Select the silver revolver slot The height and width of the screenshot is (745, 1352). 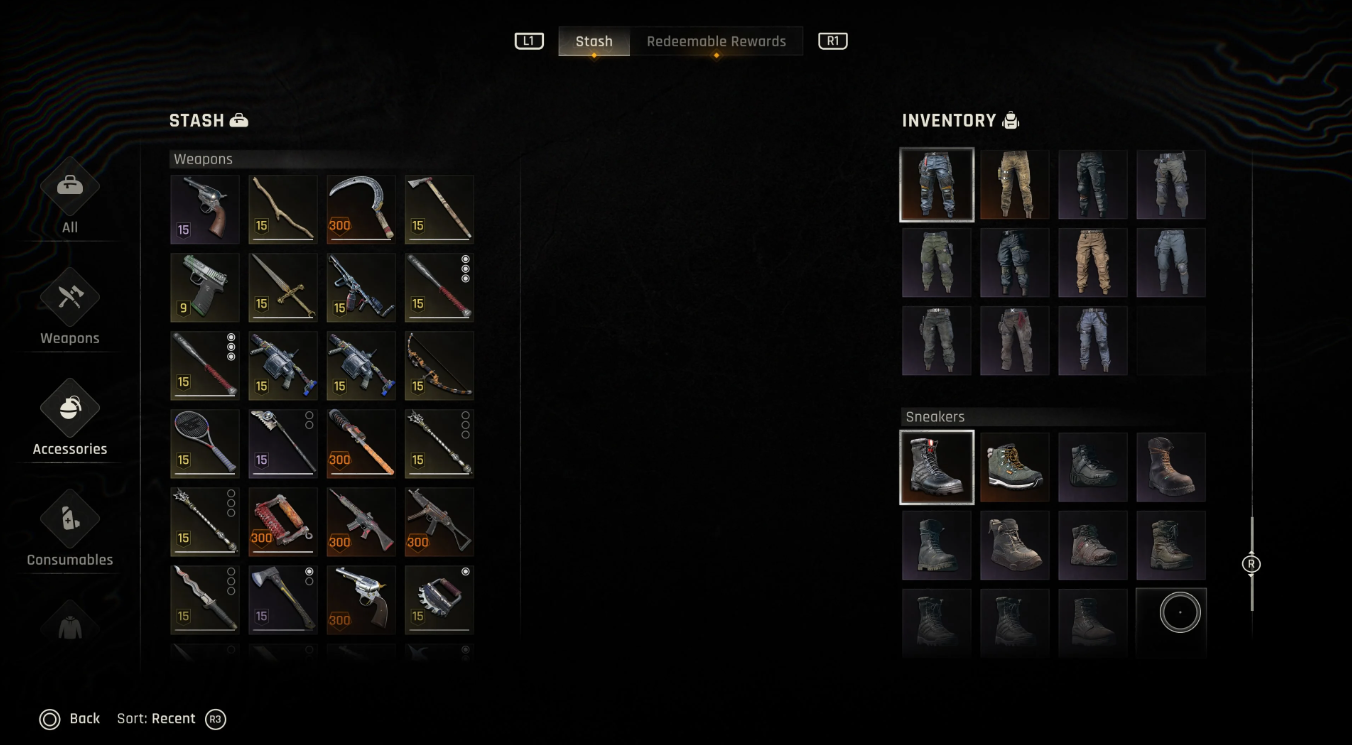coord(361,600)
